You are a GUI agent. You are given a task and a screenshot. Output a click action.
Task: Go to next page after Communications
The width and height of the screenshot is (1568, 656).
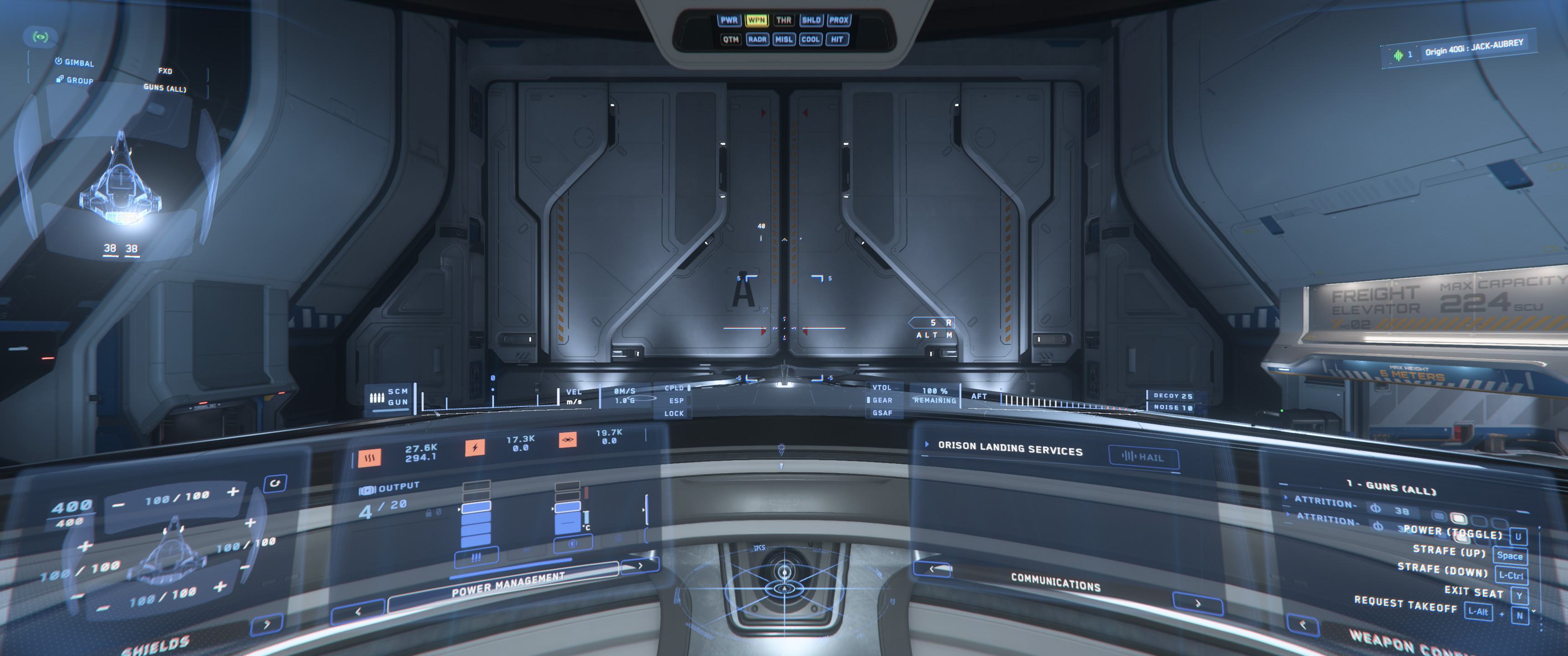pos(1197,604)
